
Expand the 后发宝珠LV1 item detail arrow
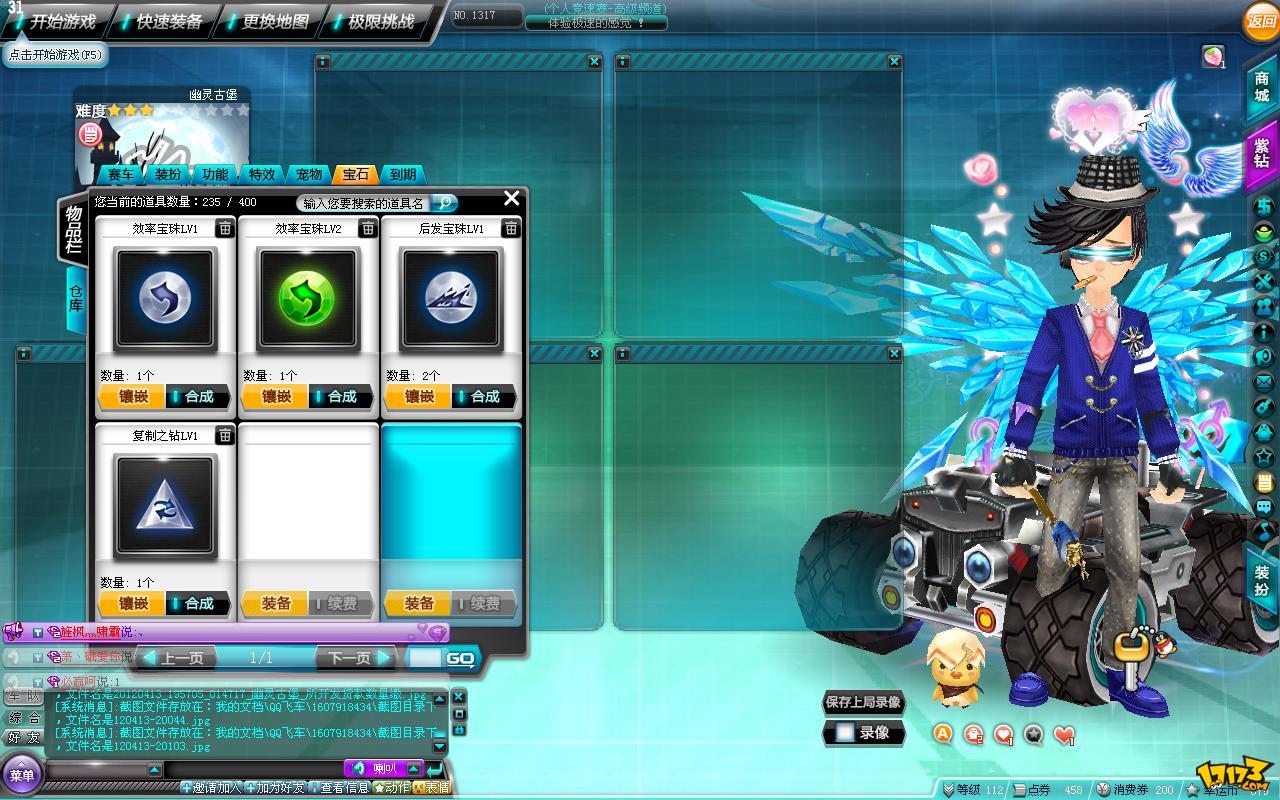(x=510, y=228)
